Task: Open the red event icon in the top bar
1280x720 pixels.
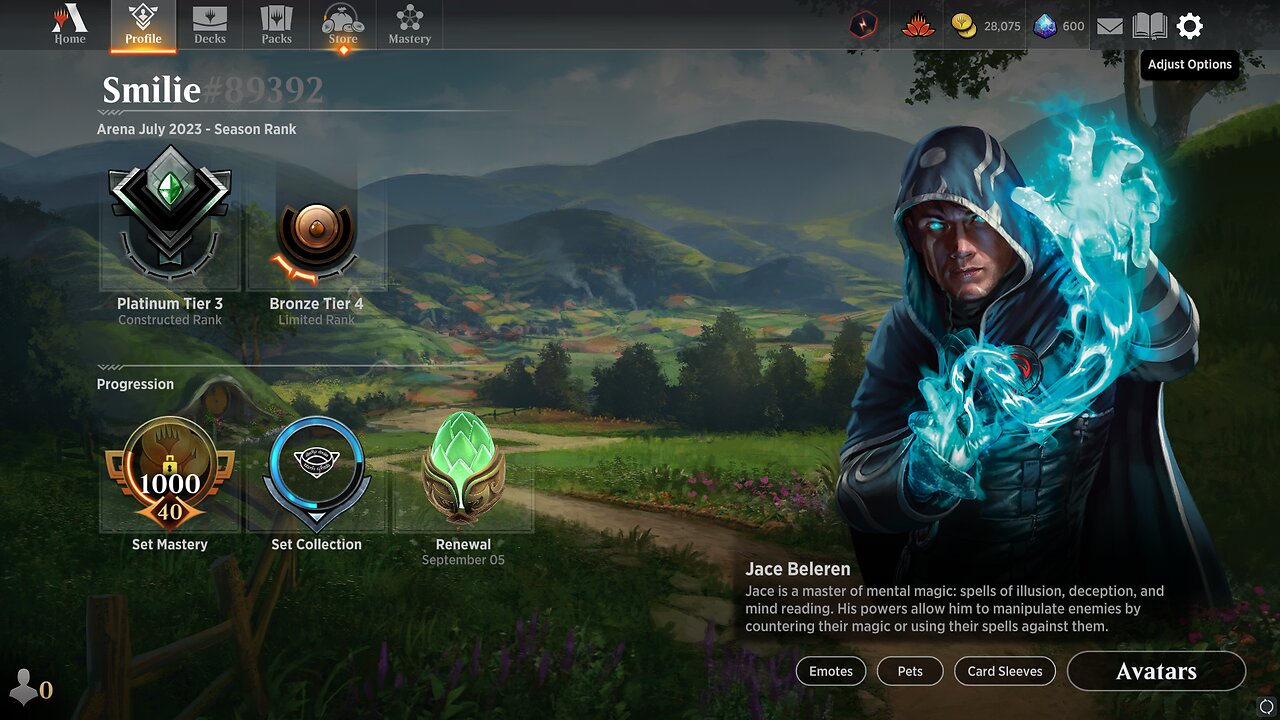Action: pos(861,27)
